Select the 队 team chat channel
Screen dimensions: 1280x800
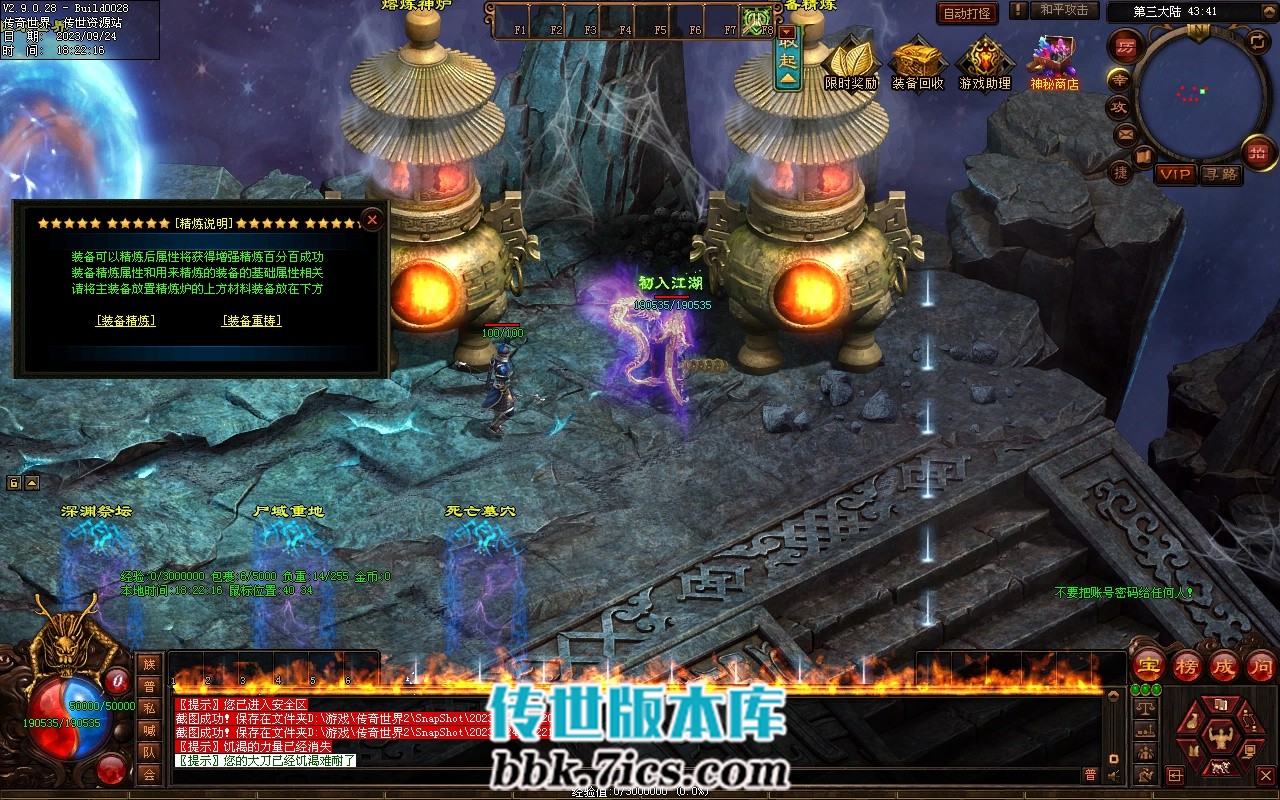tap(149, 752)
